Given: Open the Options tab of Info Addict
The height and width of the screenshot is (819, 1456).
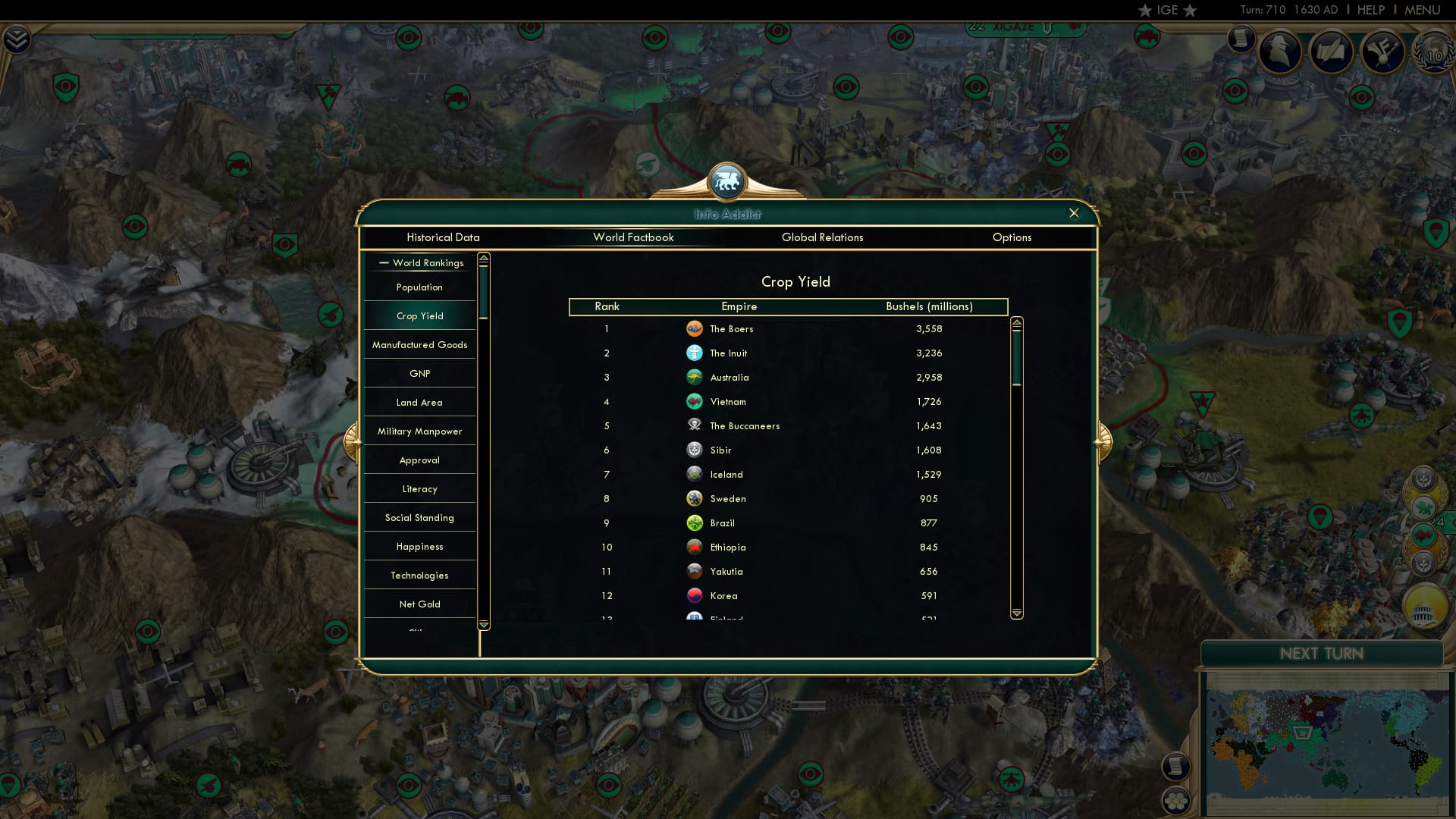Looking at the screenshot, I should (1012, 237).
